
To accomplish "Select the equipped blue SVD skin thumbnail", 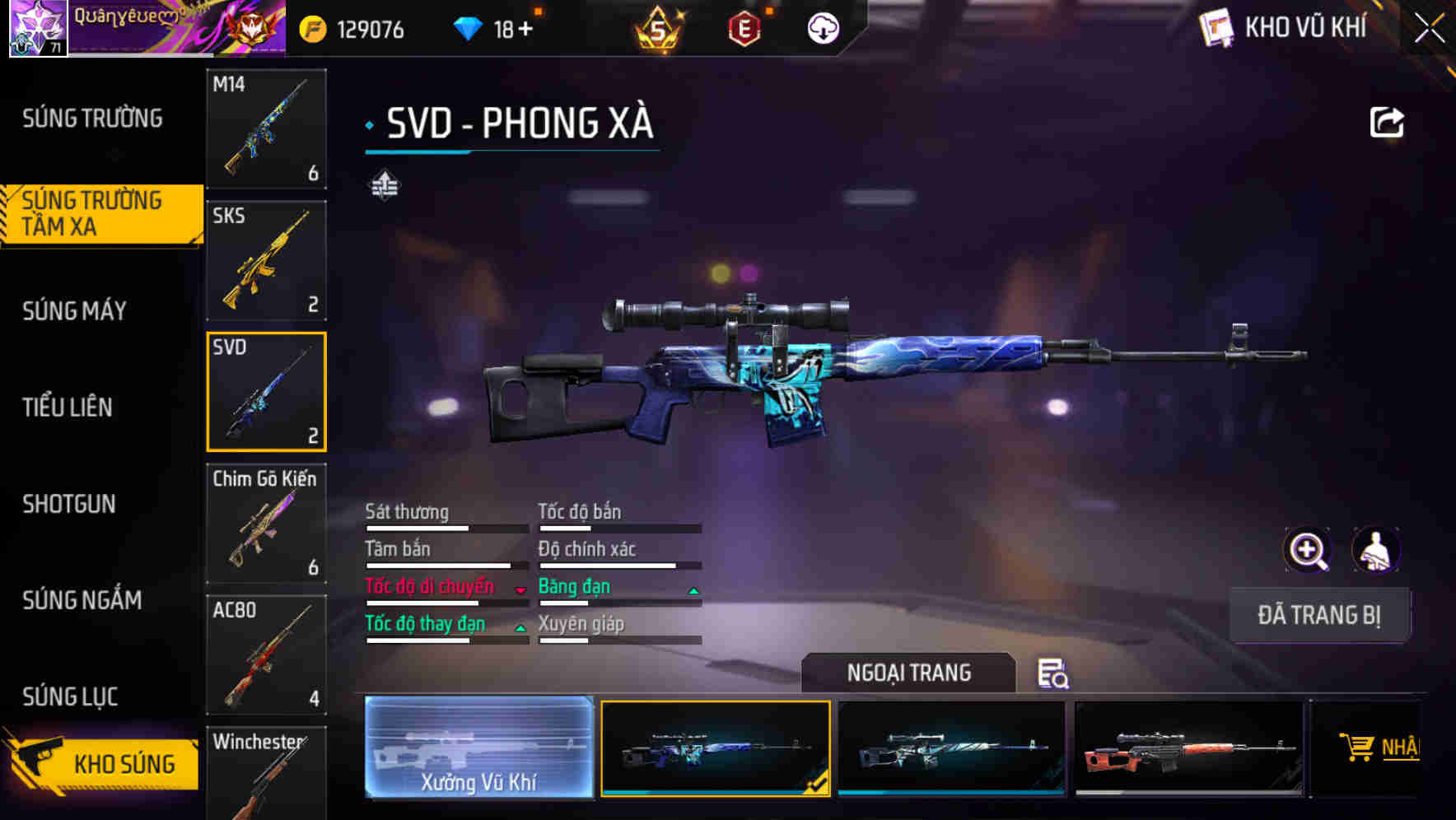I will point(716,749).
